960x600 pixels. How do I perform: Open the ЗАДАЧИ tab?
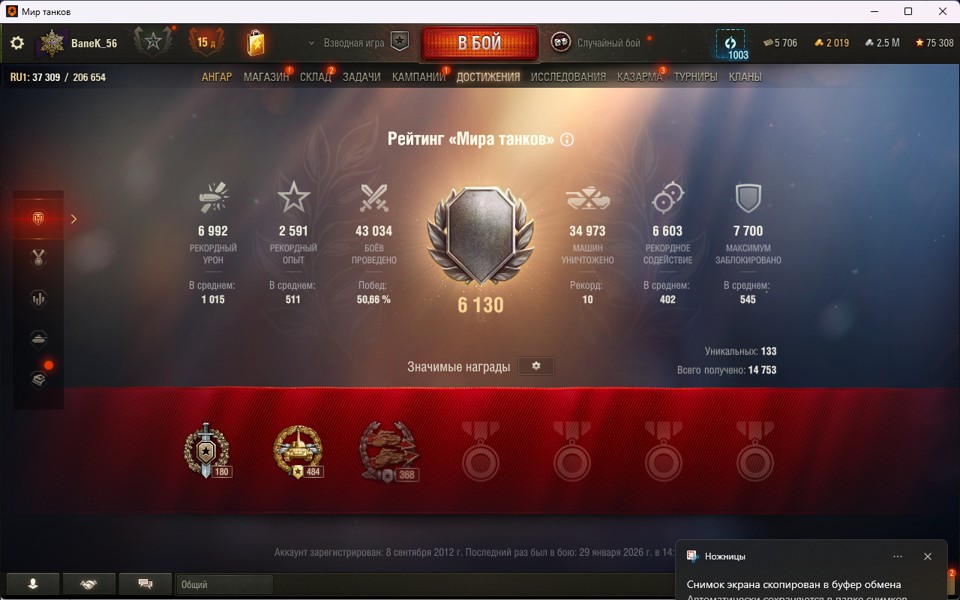click(361, 77)
